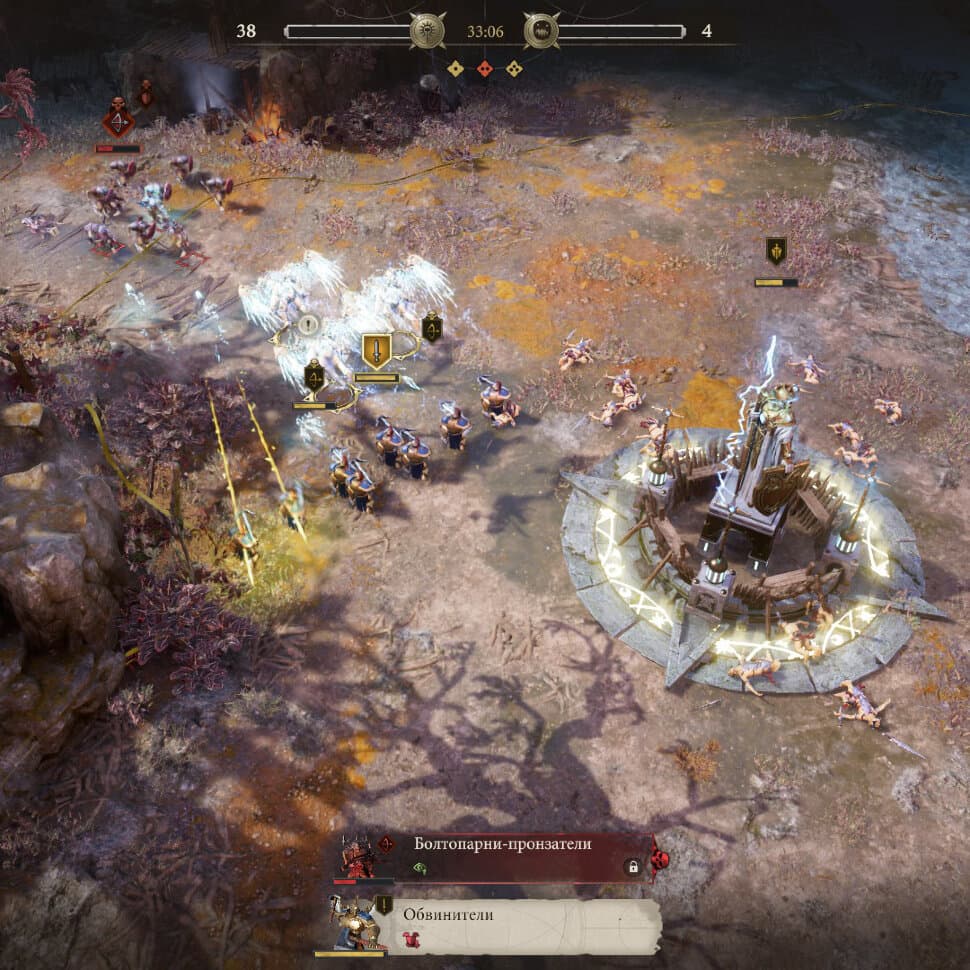The height and width of the screenshot is (970, 970).
Task: Select the gold sword unit banner
Action: pos(376,352)
